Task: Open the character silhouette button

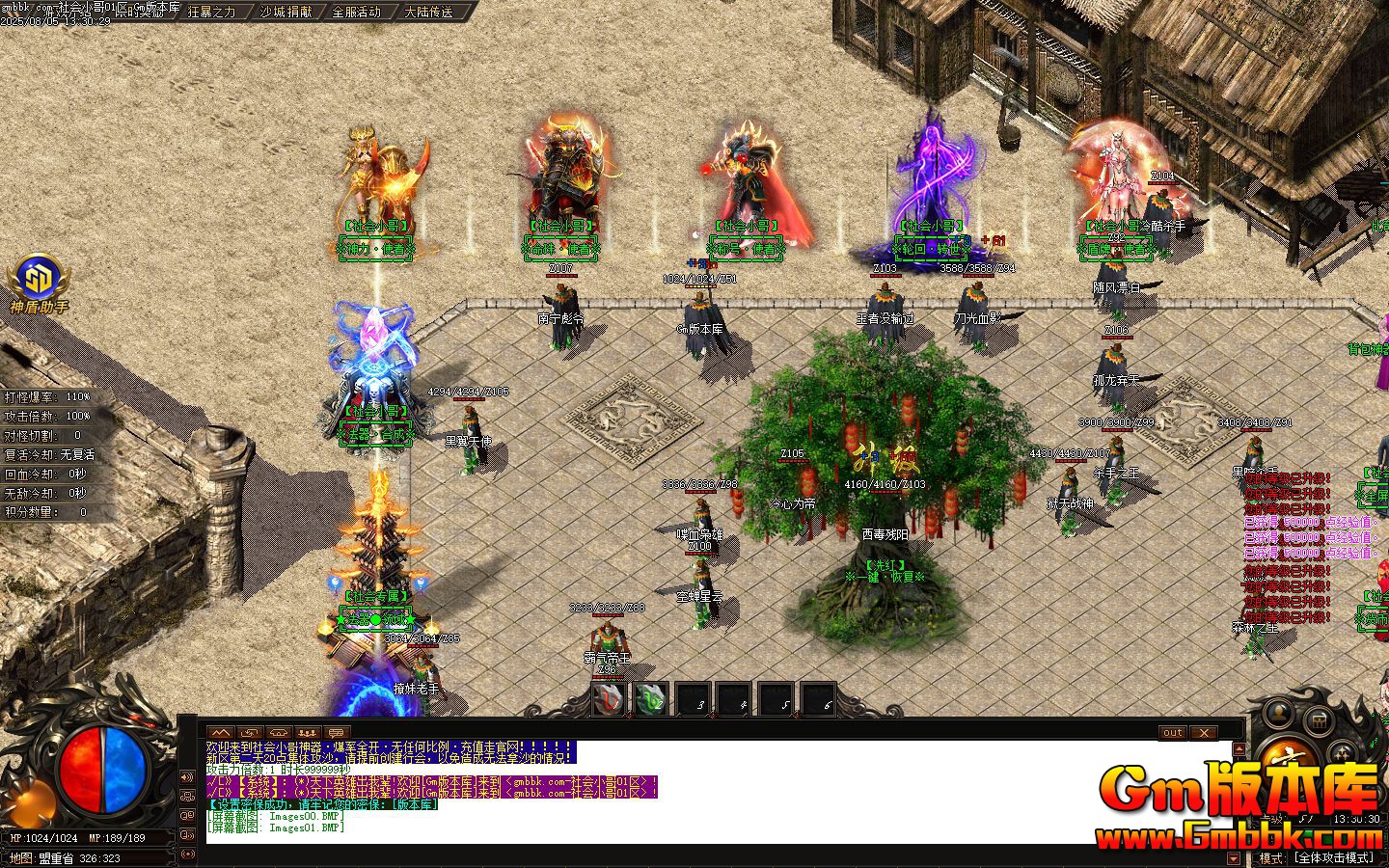Action: click(1279, 715)
